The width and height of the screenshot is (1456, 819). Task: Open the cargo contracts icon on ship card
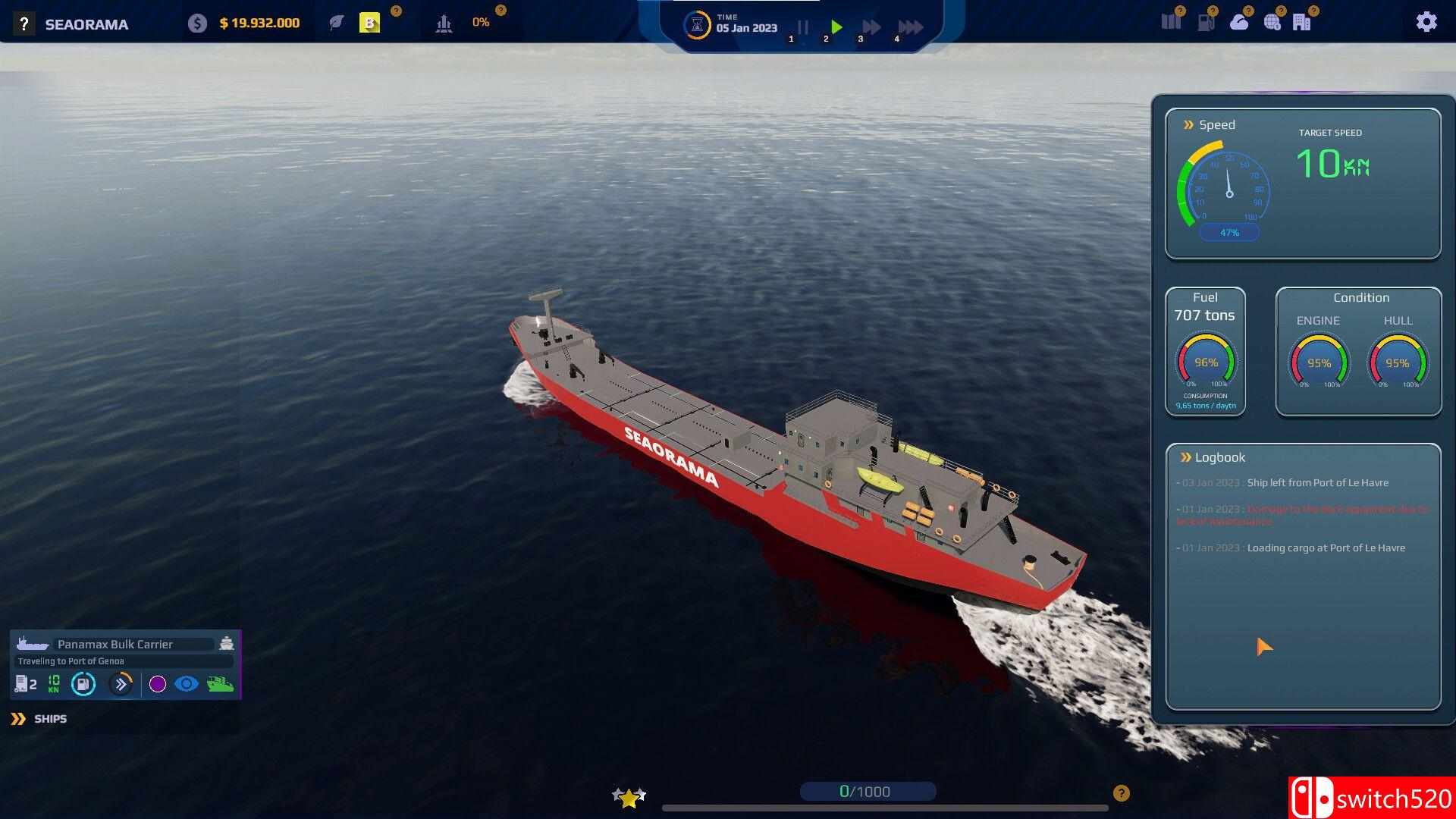(21, 684)
